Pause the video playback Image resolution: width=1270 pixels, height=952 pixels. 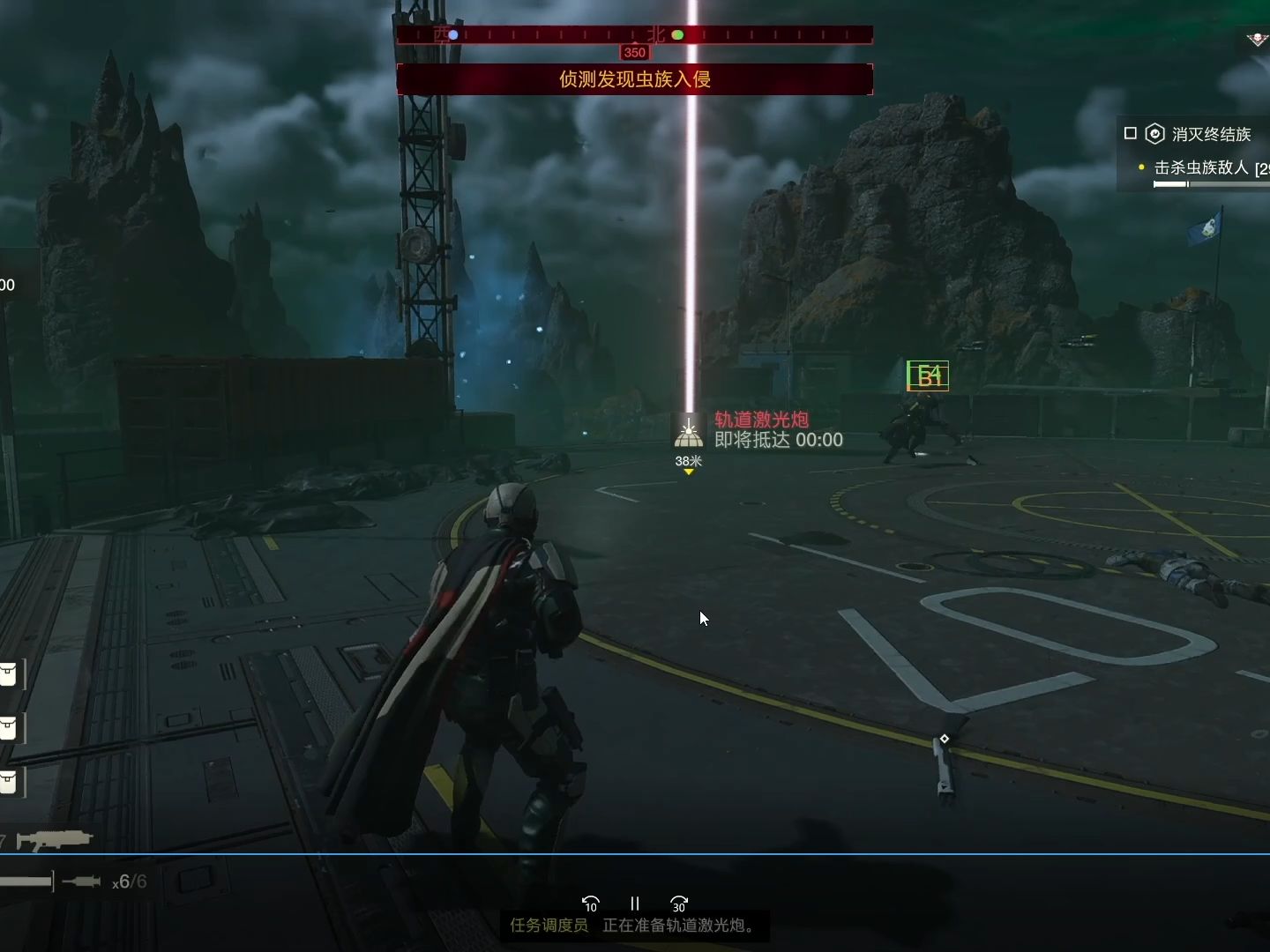634,904
